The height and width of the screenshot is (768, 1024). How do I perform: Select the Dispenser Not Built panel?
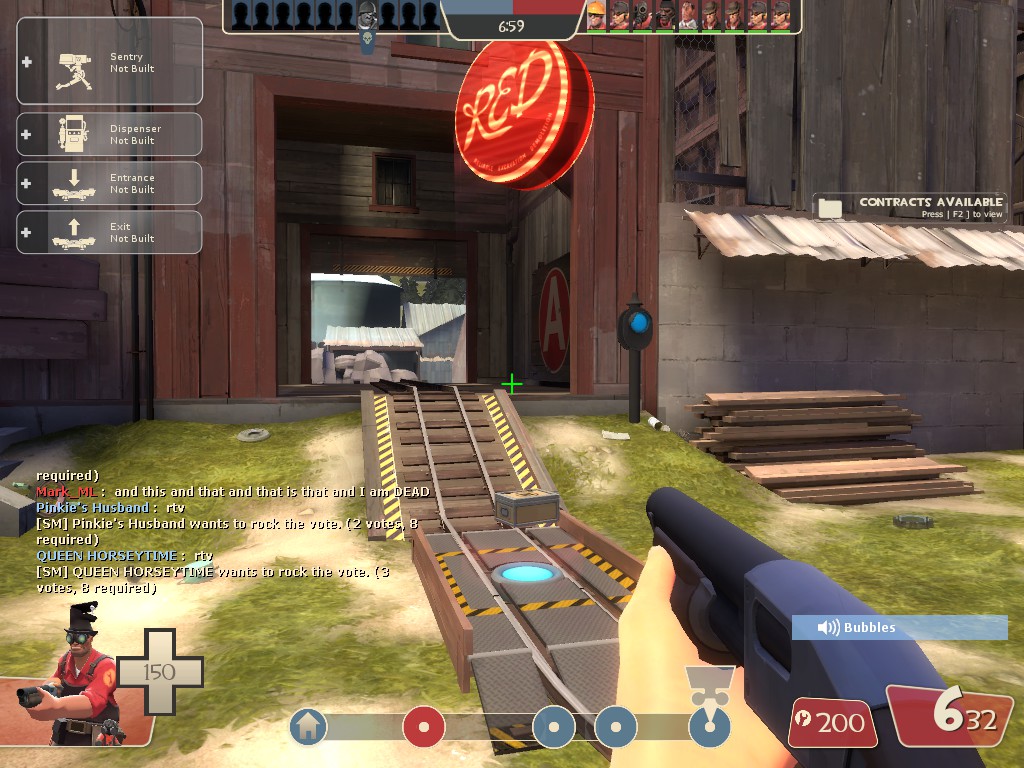coord(110,134)
